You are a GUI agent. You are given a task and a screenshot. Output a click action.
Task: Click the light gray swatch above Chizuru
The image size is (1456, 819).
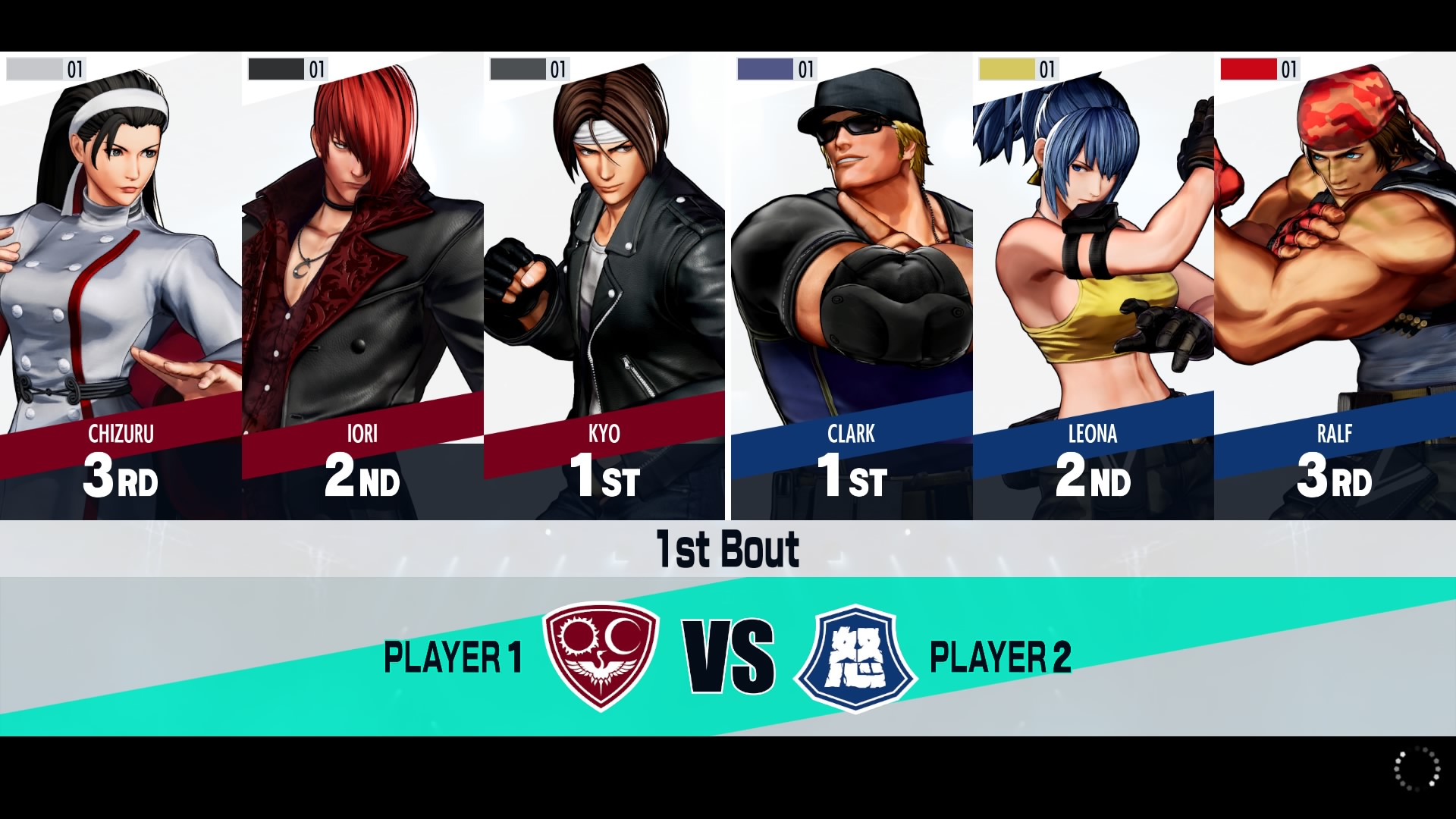[34, 70]
